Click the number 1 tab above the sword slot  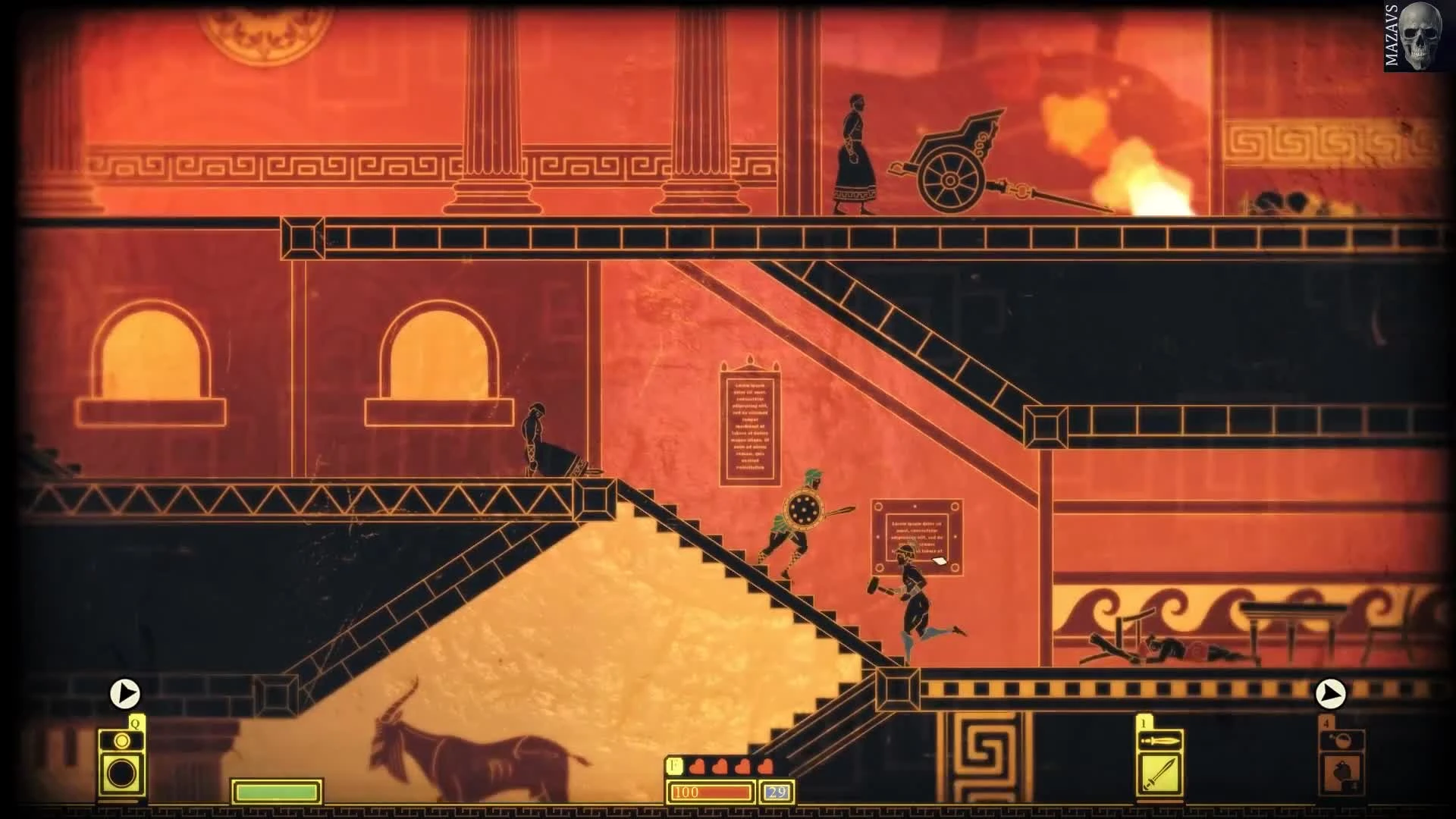(1143, 723)
